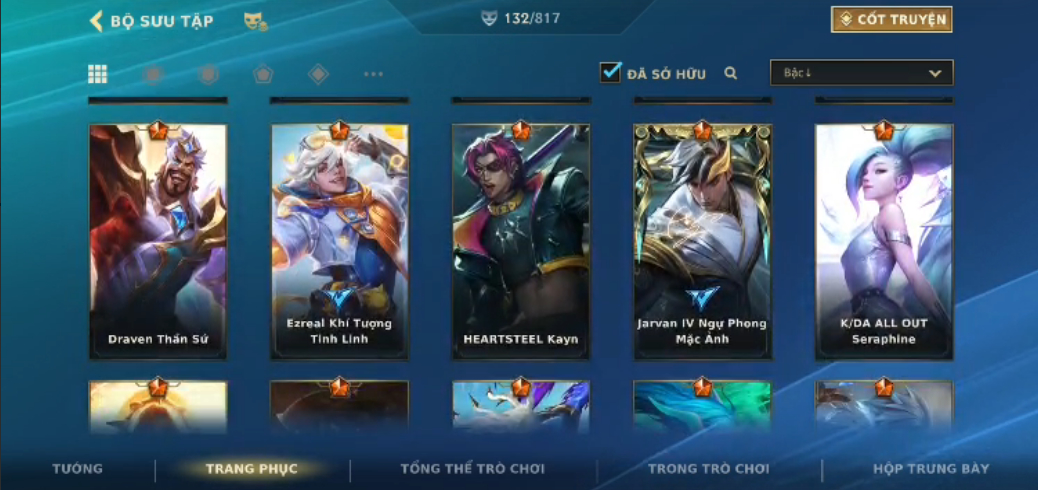Show the Trong Trò Chơi tab
Screen dimensions: 1038x490
point(709,468)
